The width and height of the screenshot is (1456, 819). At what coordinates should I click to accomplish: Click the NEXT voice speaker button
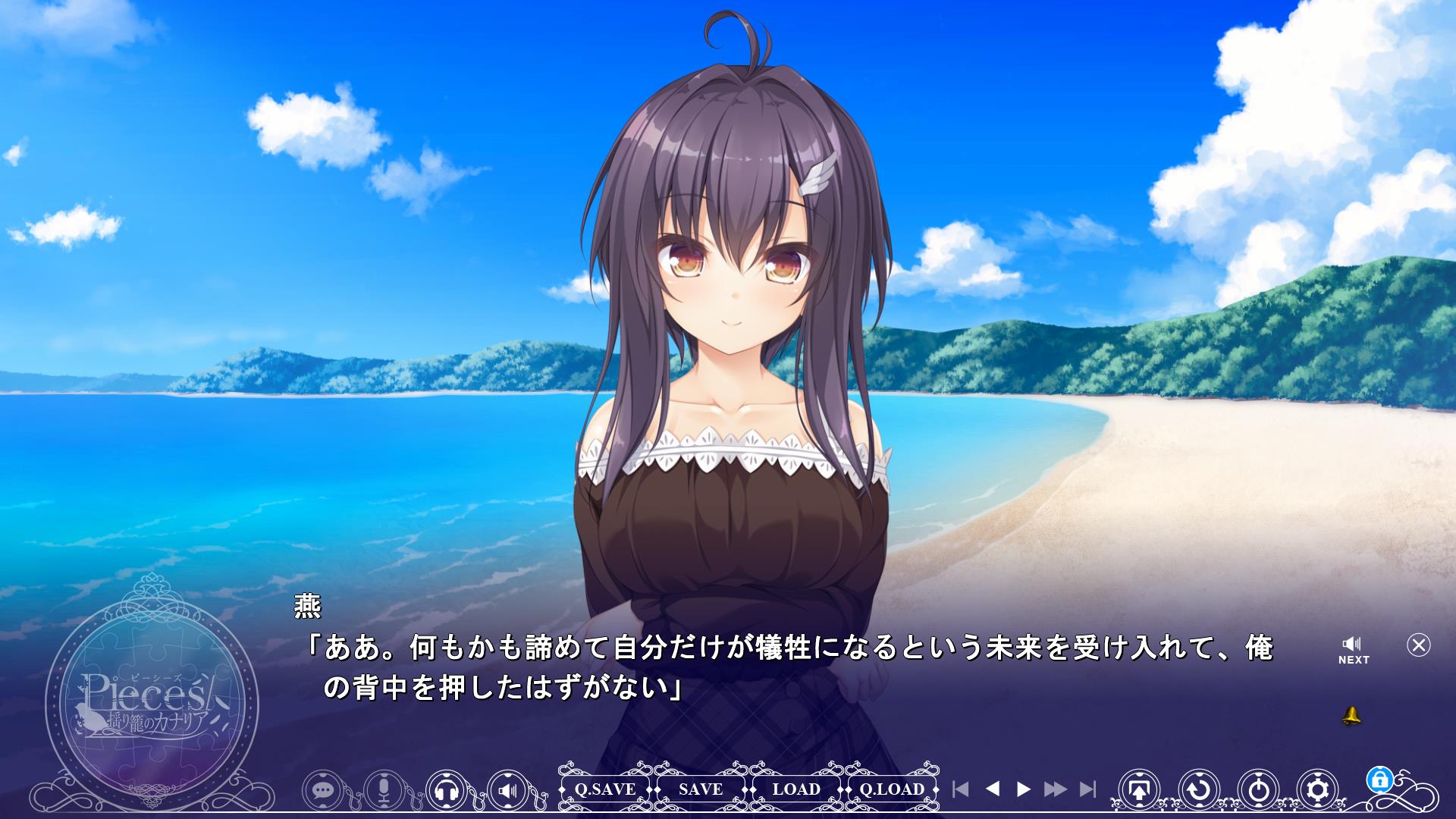point(1353,651)
